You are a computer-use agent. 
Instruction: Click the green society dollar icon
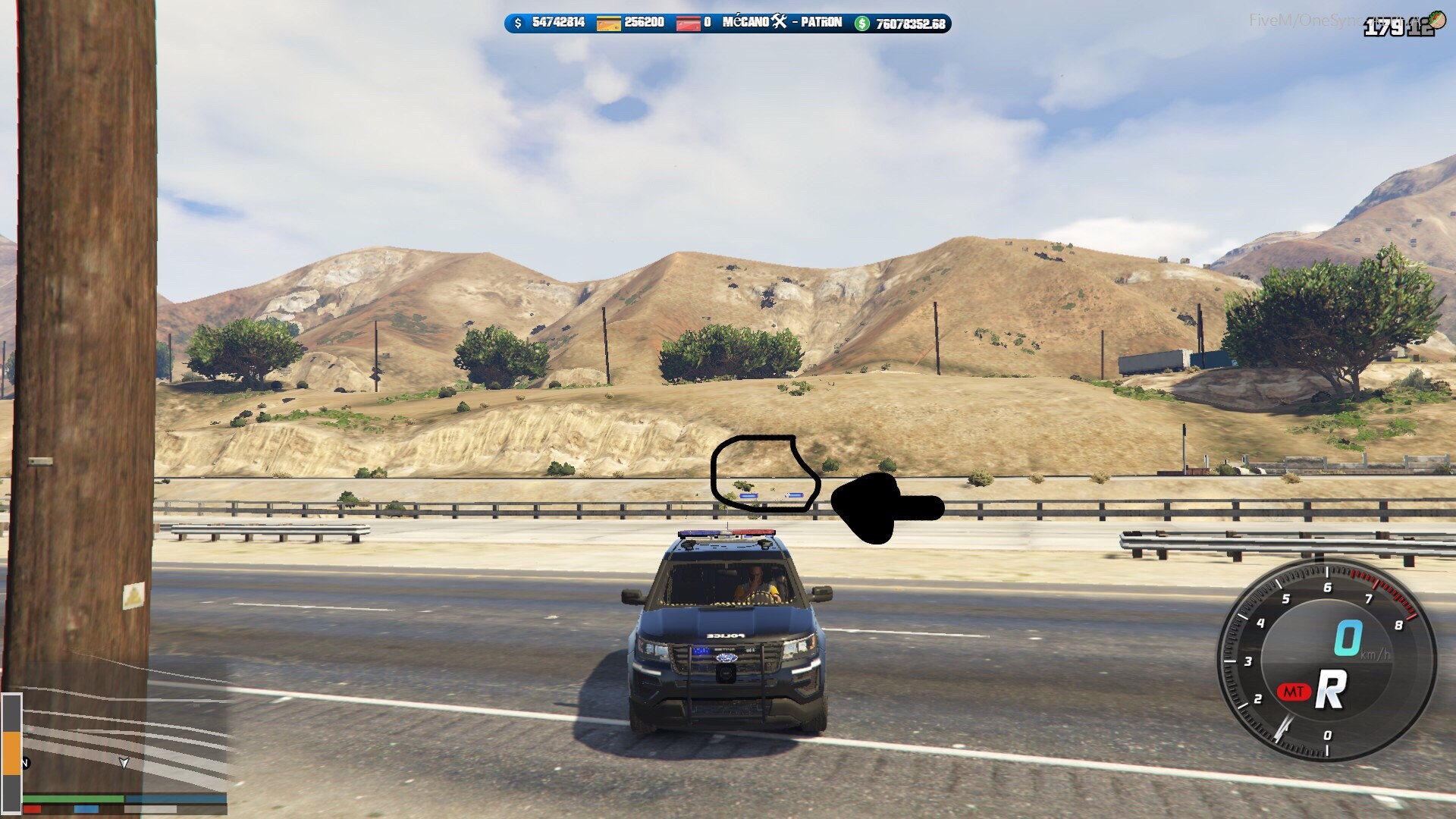click(x=862, y=24)
